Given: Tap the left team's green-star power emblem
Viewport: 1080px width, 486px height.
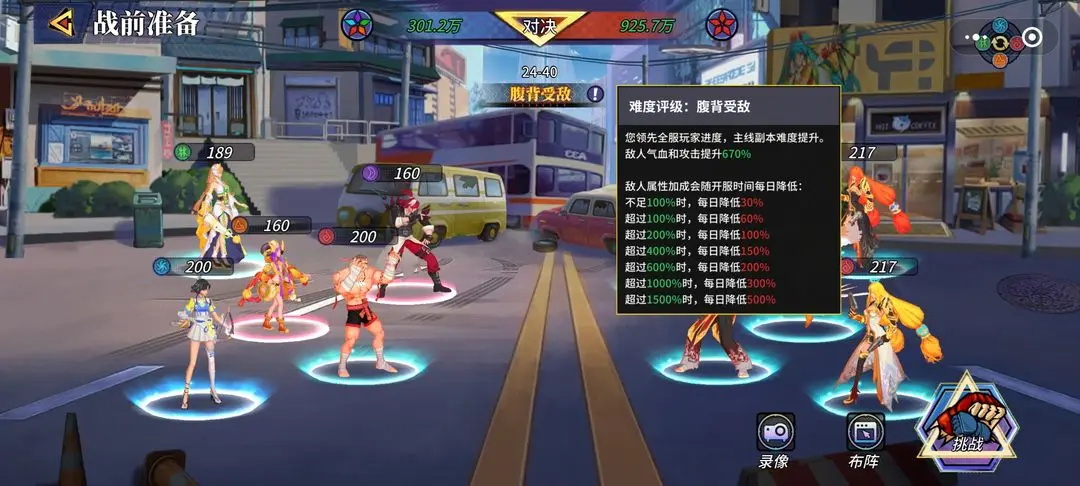Looking at the screenshot, I should tap(356, 24).
